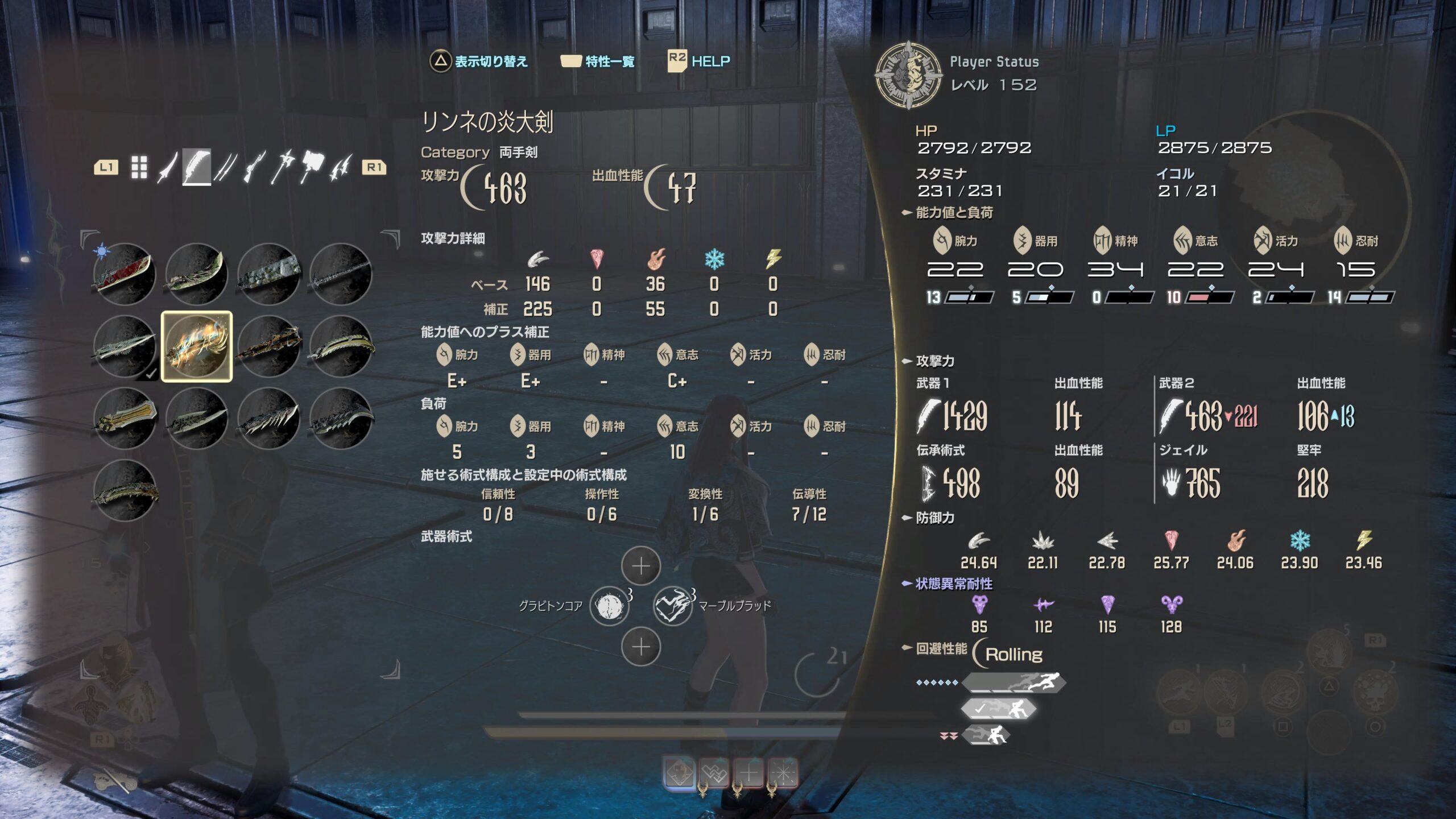The height and width of the screenshot is (819, 1456).
Task: Choose the red-bladed greatsword with sun marker
Action: tap(125, 274)
